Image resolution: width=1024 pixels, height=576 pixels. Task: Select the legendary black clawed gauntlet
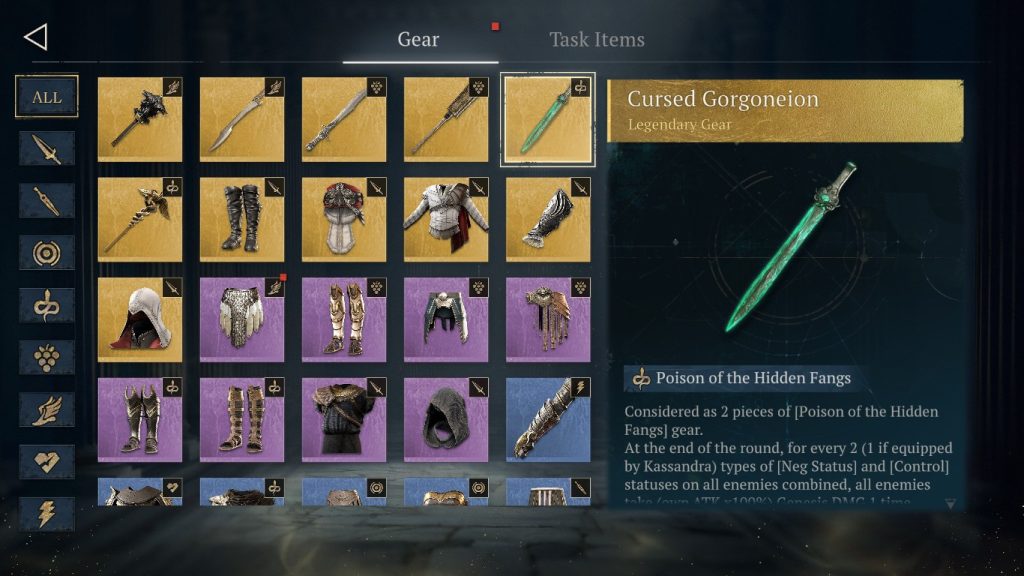[x=548, y=219]
